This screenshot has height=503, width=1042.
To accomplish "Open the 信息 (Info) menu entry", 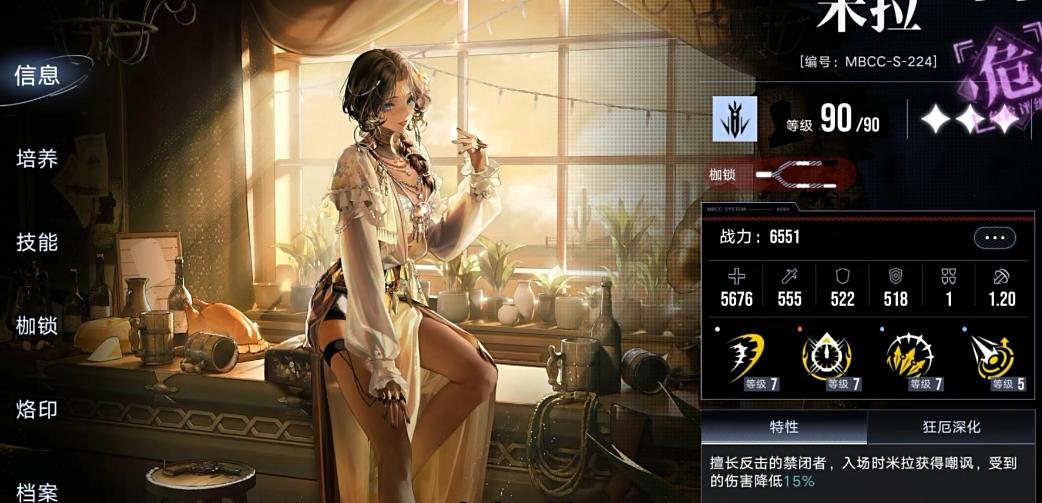I will click(38, 75).
